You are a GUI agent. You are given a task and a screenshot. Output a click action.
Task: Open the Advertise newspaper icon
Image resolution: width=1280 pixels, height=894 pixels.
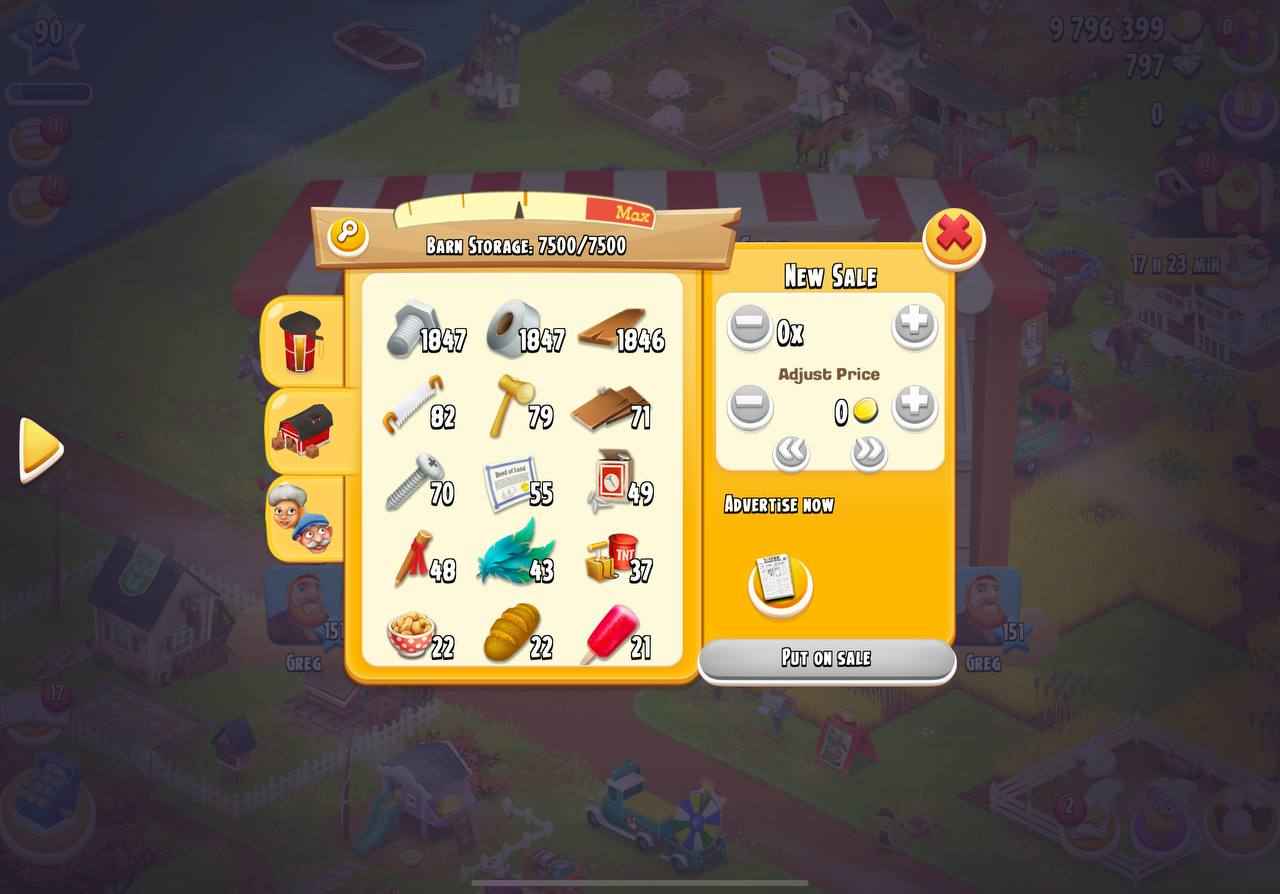coord(779,583)
